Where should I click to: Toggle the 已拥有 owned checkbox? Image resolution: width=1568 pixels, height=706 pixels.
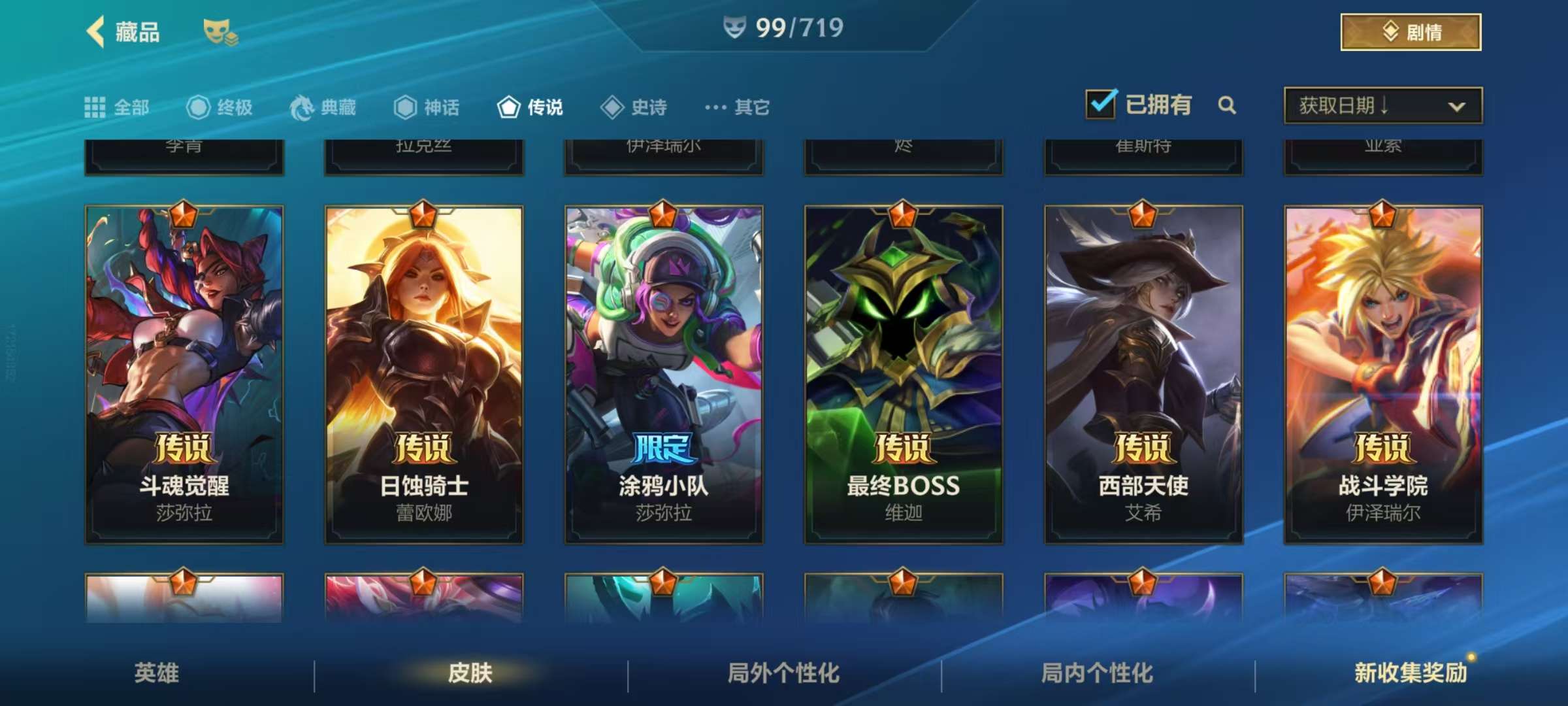click(x=1102, y=105)
